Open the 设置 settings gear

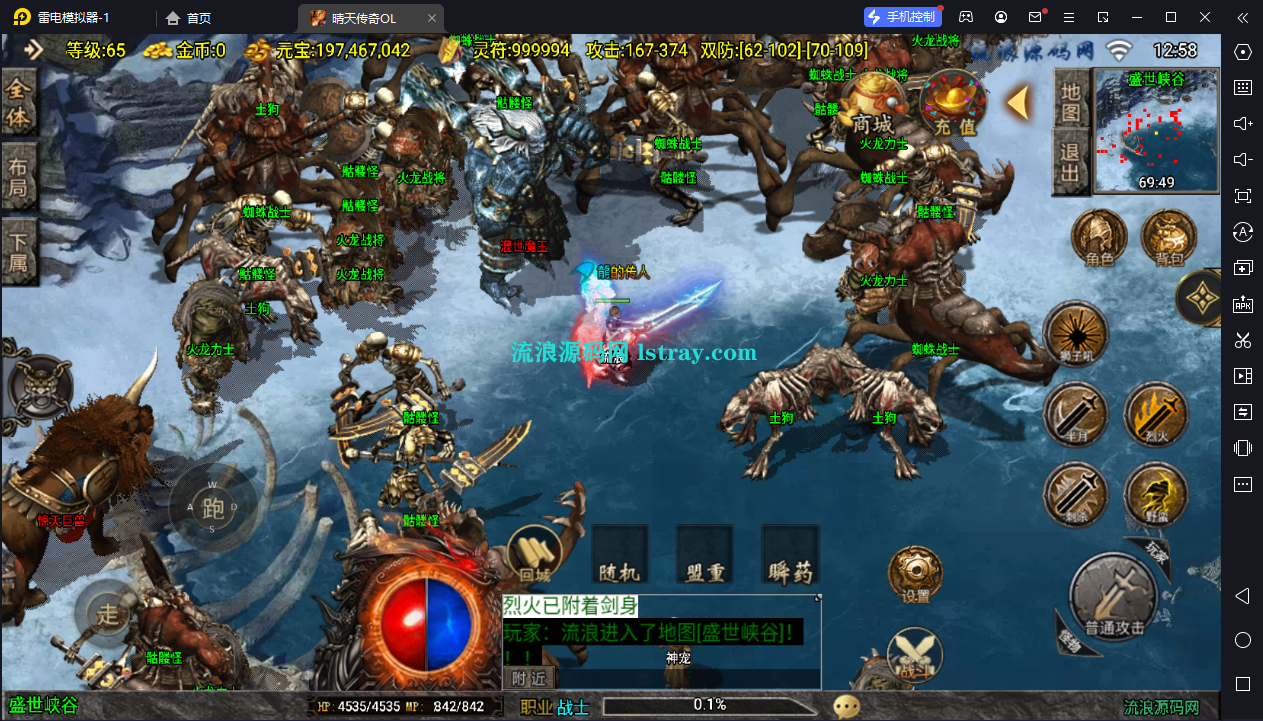click(x=915, y=574)
